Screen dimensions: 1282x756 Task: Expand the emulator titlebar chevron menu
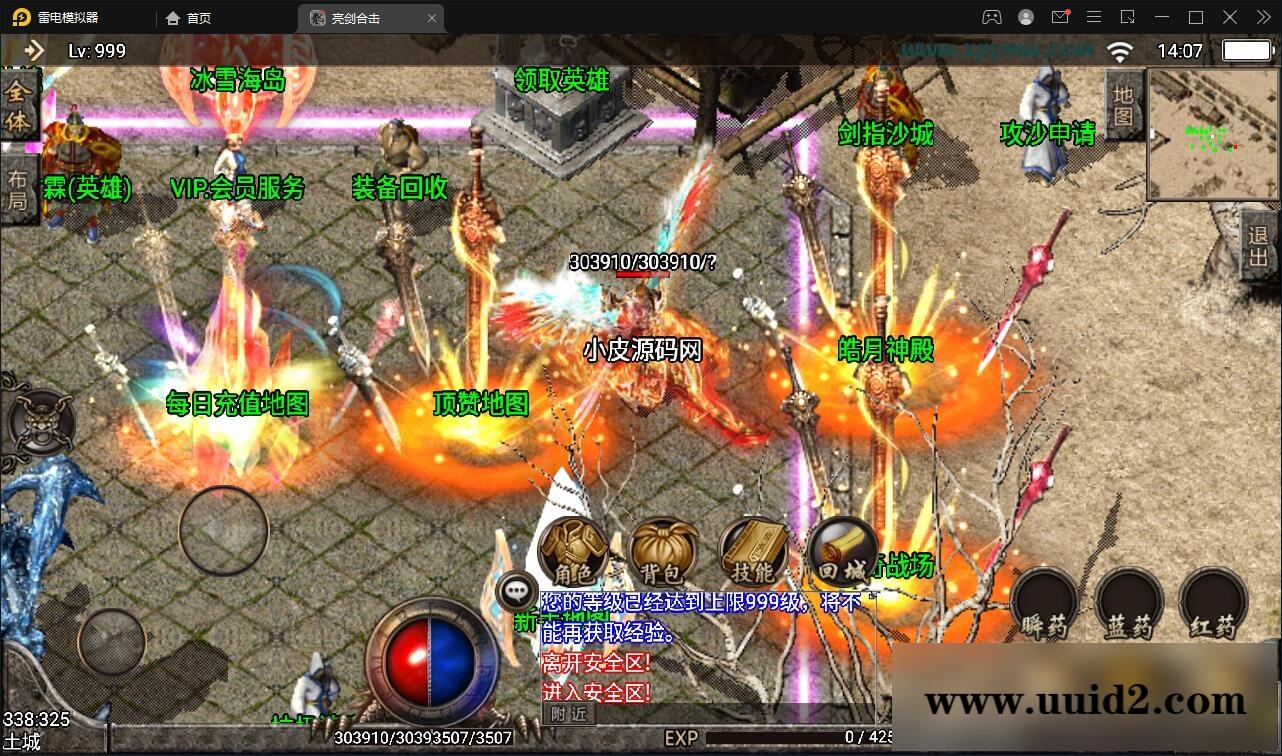pyautogui.click(x=1262, y=17)
